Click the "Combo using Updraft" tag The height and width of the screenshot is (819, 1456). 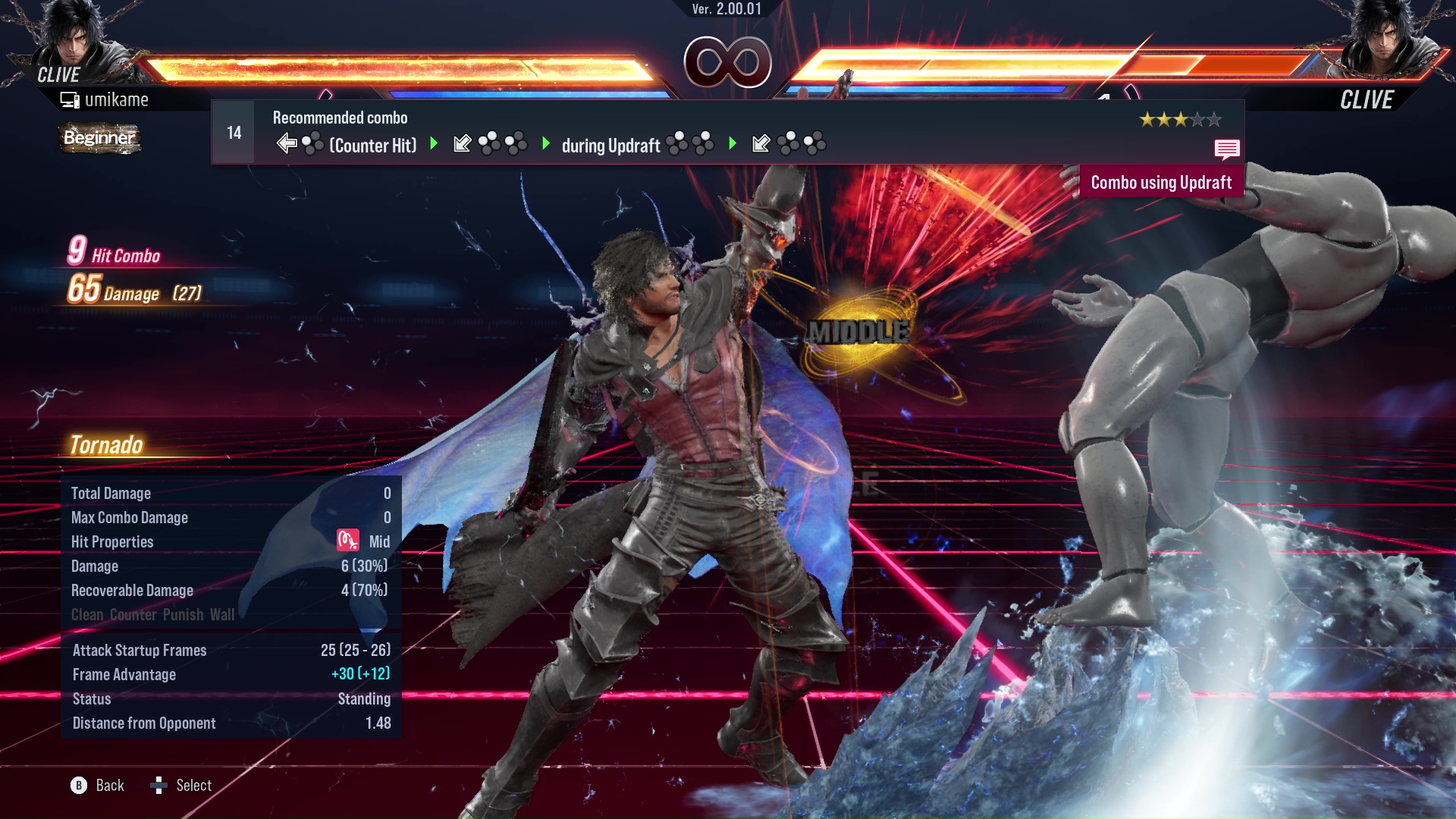coord(1160,183)
